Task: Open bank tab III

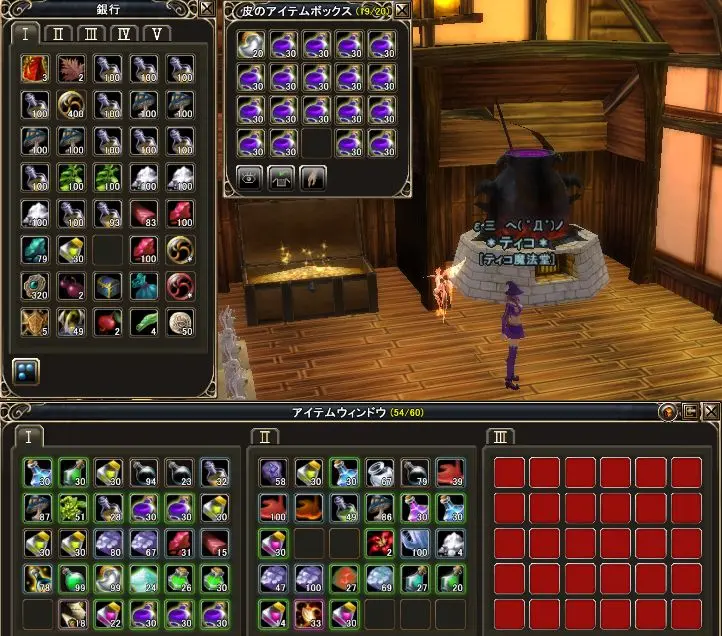Action: point(92,33)
